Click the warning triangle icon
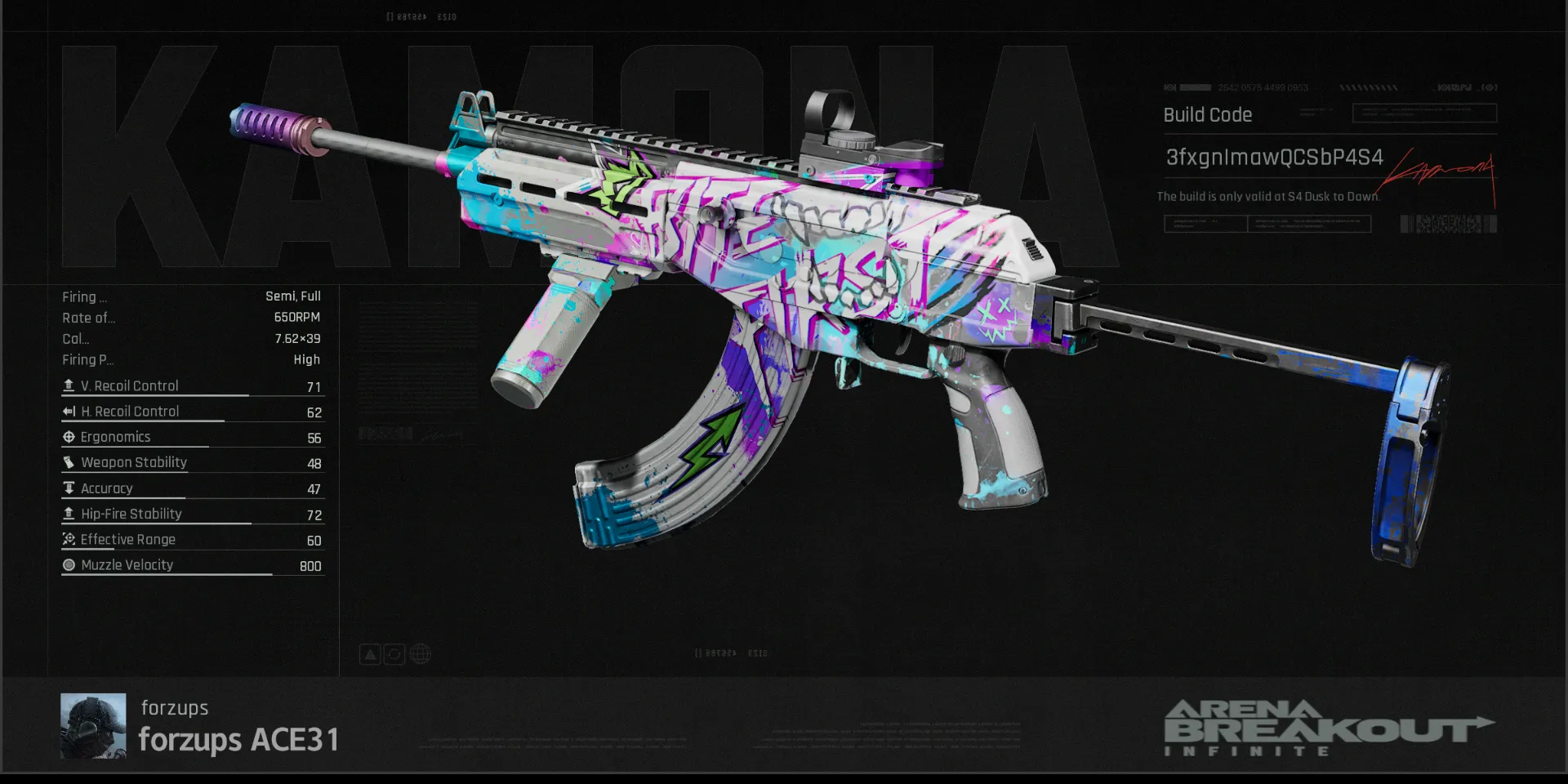 click(370, 654)
